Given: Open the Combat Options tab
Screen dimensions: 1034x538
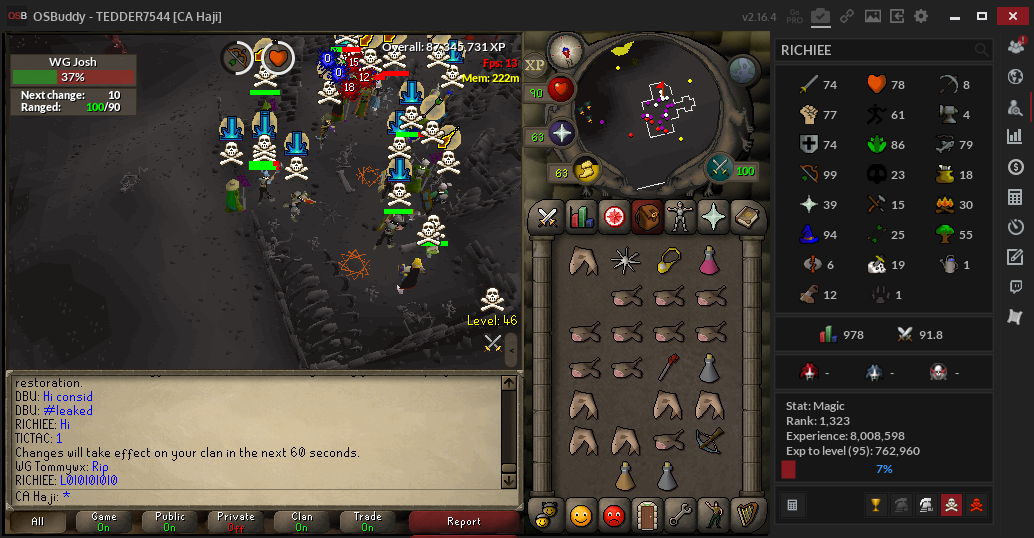Looking at the screenshot, I should 547,216.
